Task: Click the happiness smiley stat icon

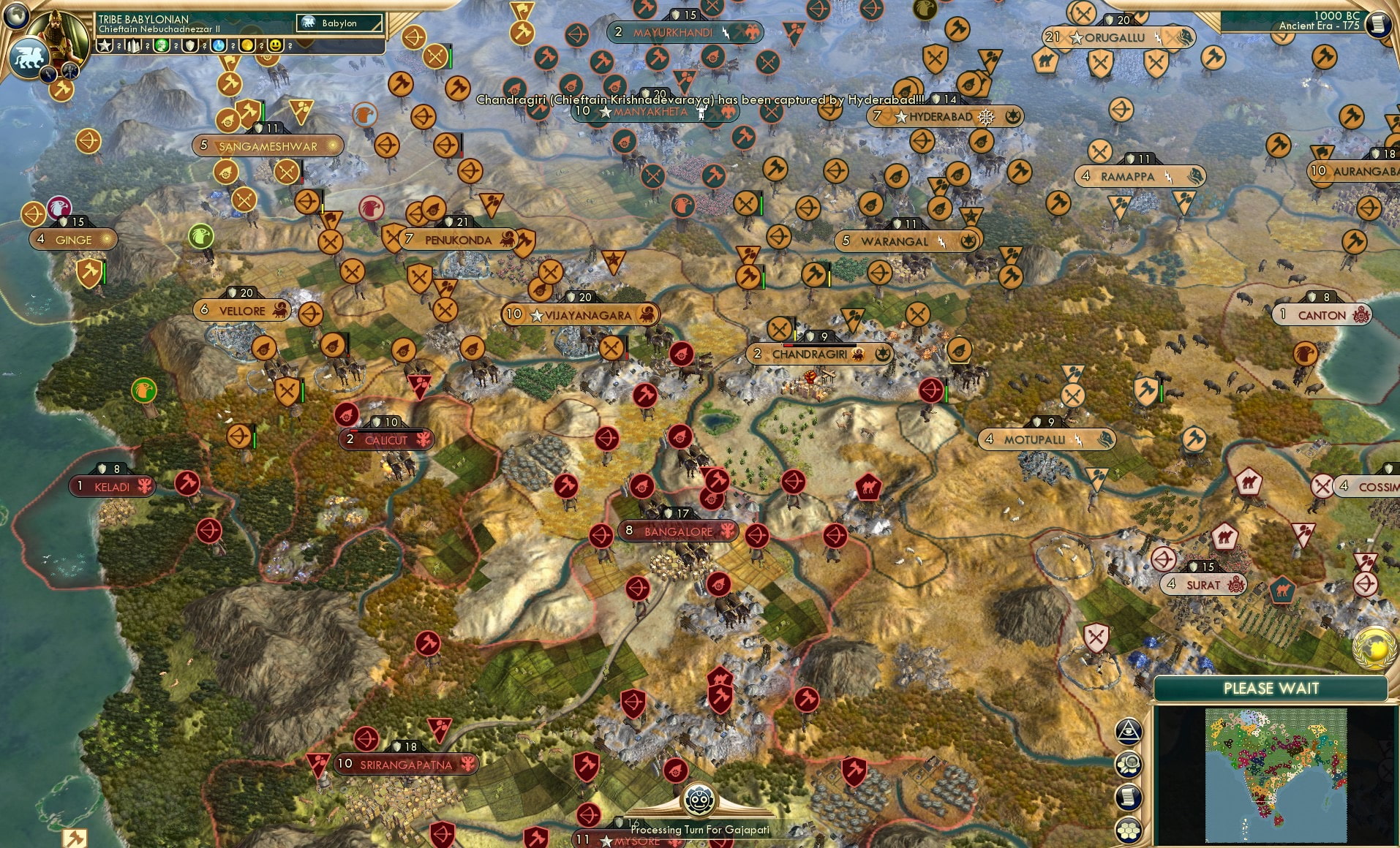Action: tap(275, 46)
